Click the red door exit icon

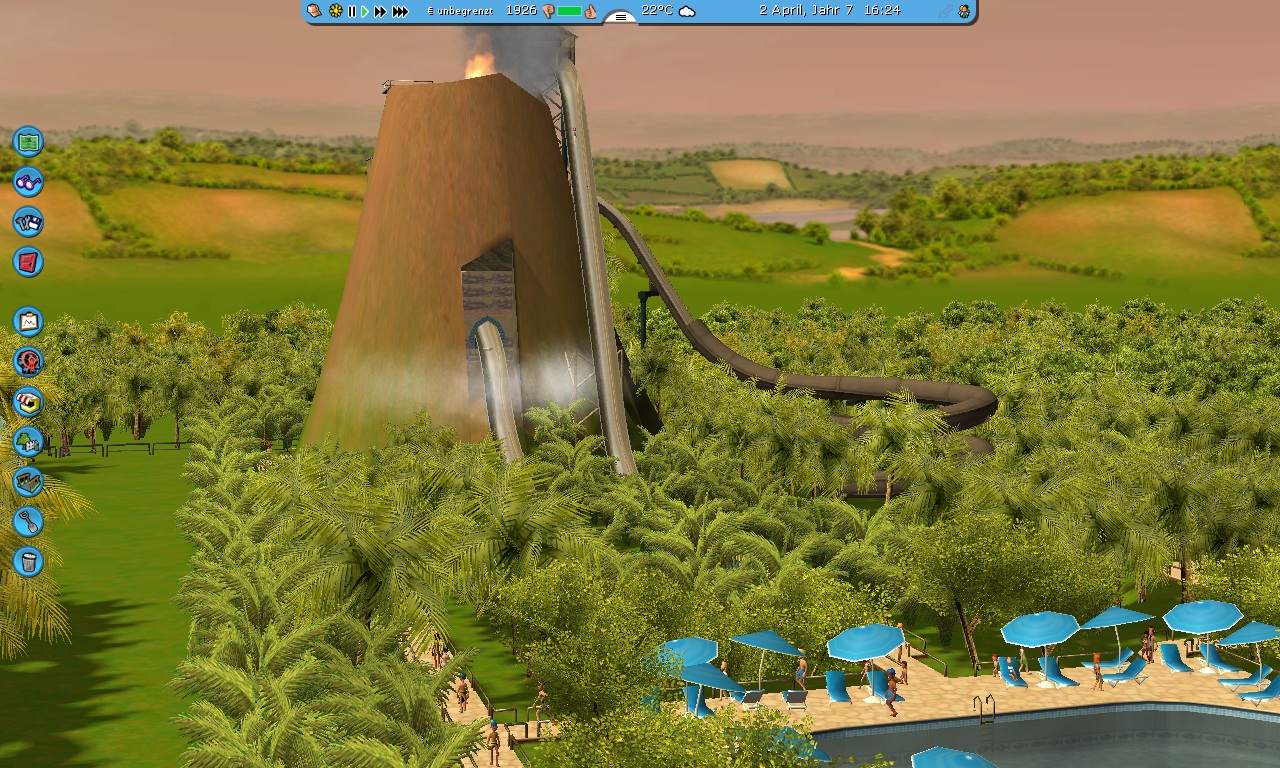pyautogui.click(x=28, y=262)
